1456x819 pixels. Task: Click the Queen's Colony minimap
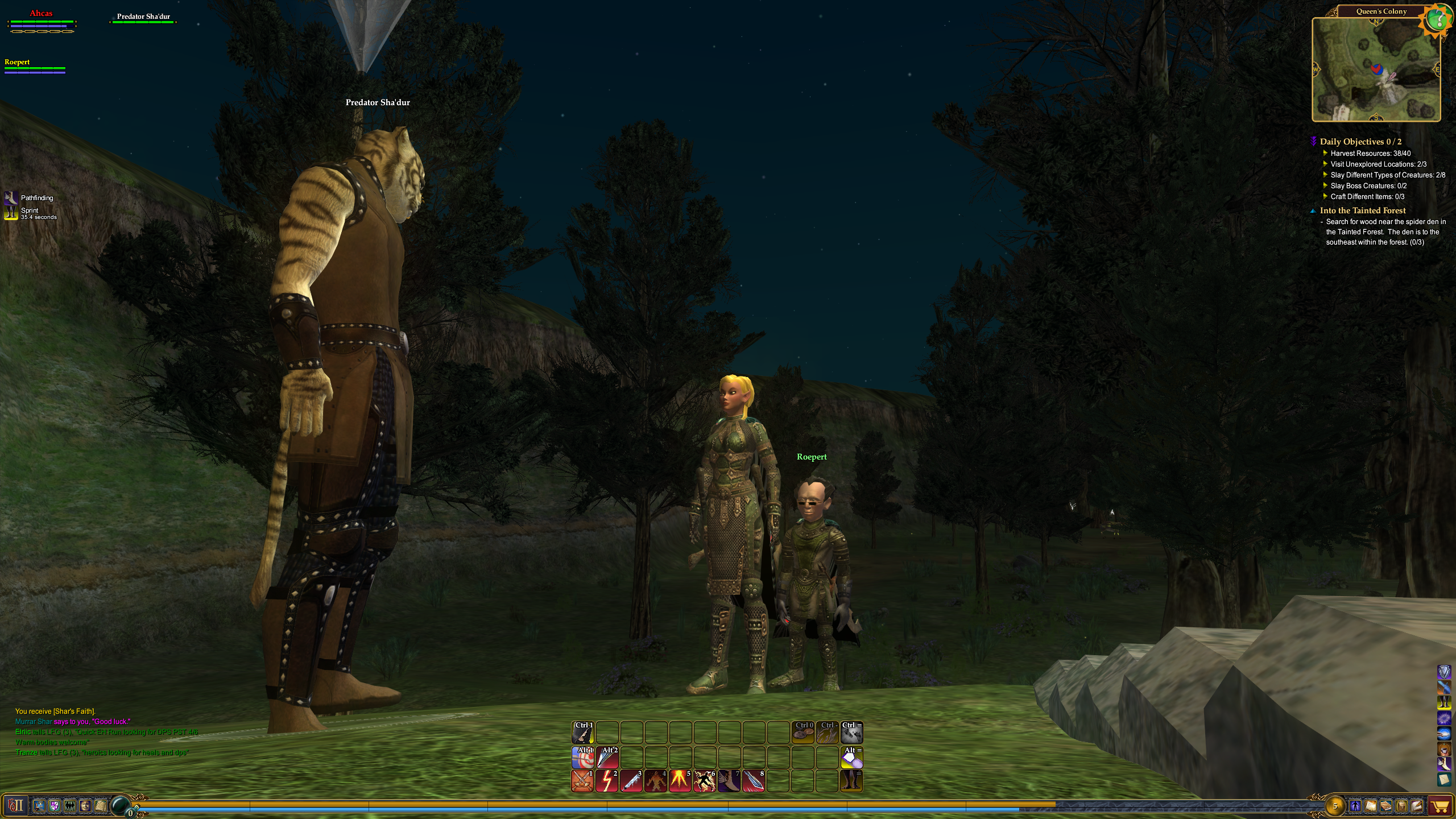pos(1375,69)
